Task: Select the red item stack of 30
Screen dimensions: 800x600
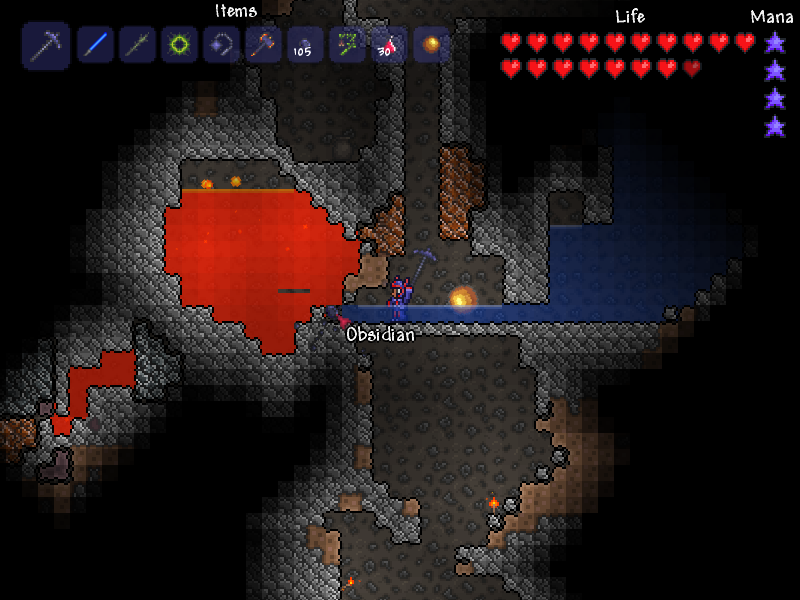Action: (x=389, y=45)
